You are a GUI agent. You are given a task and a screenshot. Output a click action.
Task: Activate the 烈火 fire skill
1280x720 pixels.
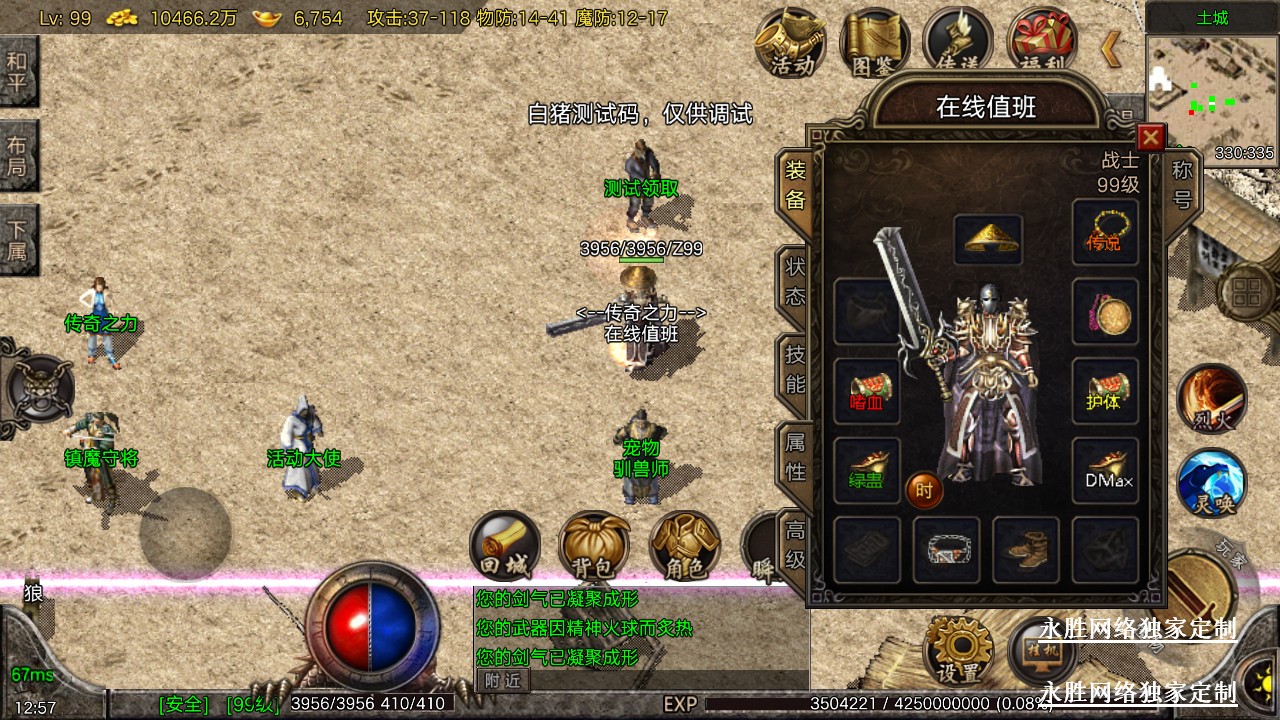1212,398
